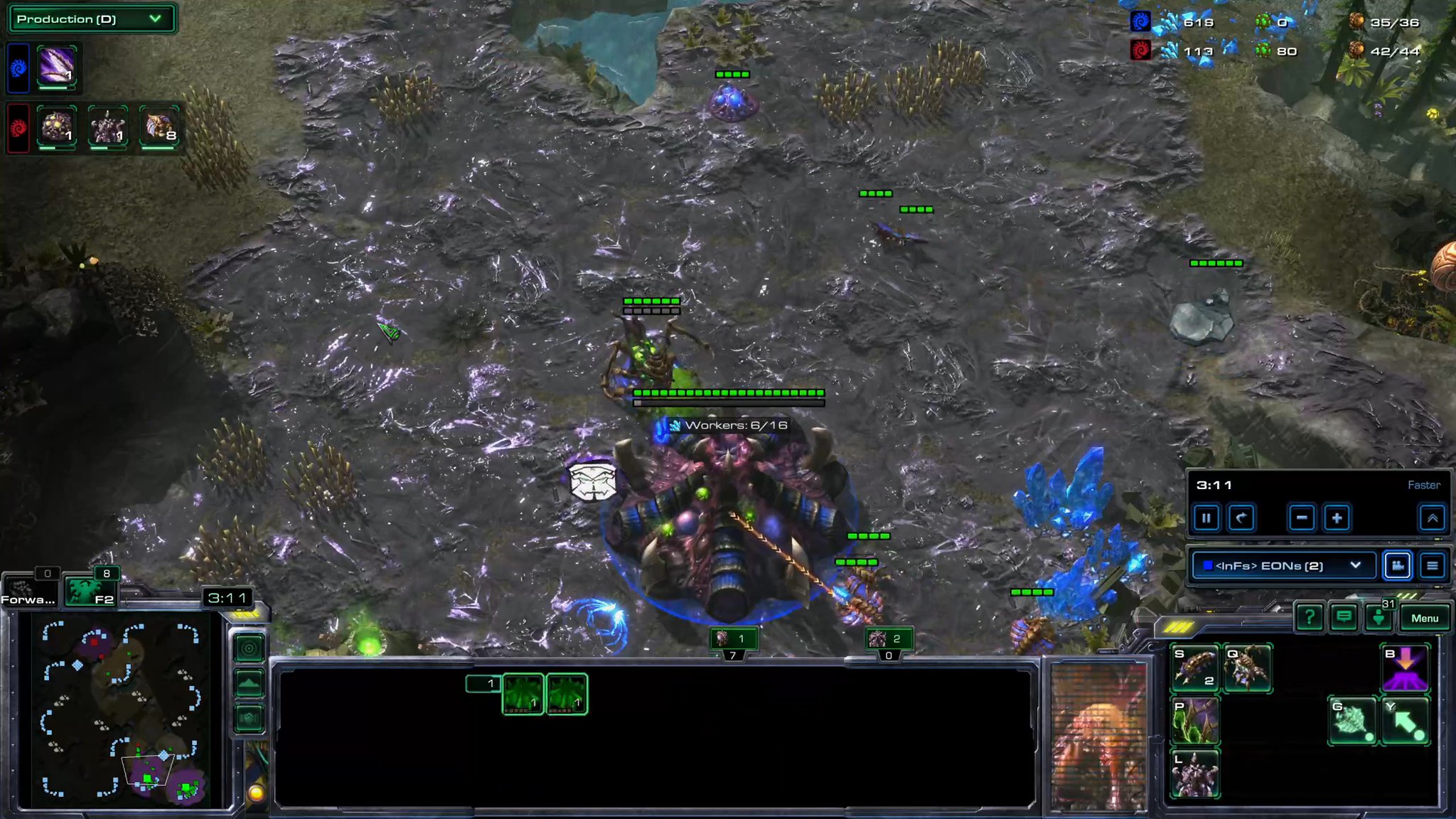Select the Forwa... tab beside F2
1456x819 pixels.
pyautogui.click(x=30, y=589)
